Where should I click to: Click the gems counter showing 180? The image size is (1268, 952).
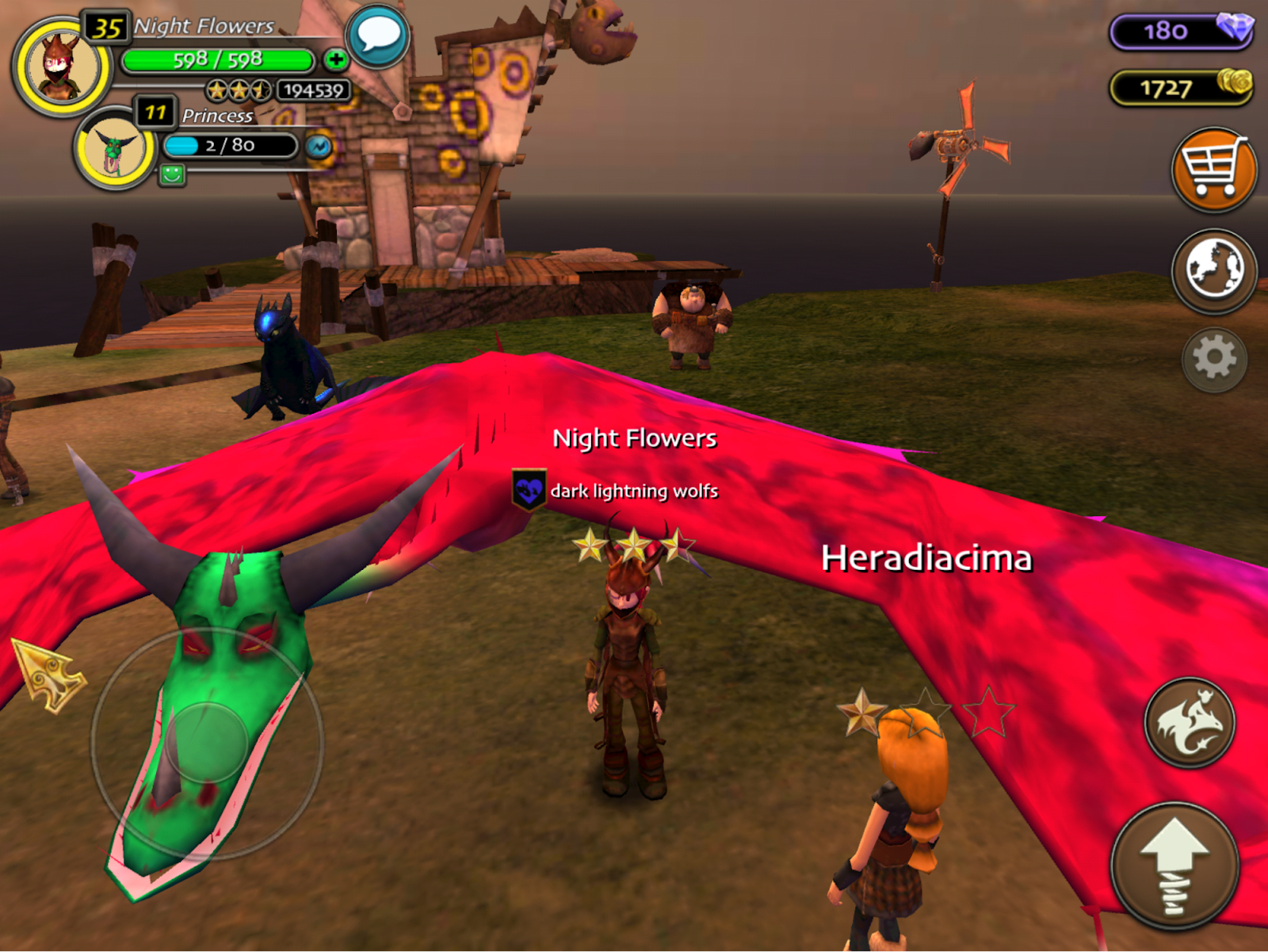pos(1180,32)
